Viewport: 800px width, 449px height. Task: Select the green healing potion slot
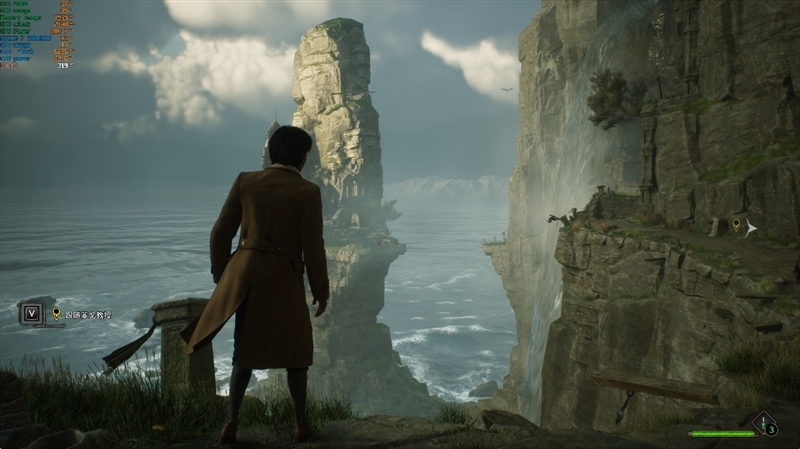pyautogui.click(x=765, y=424)
